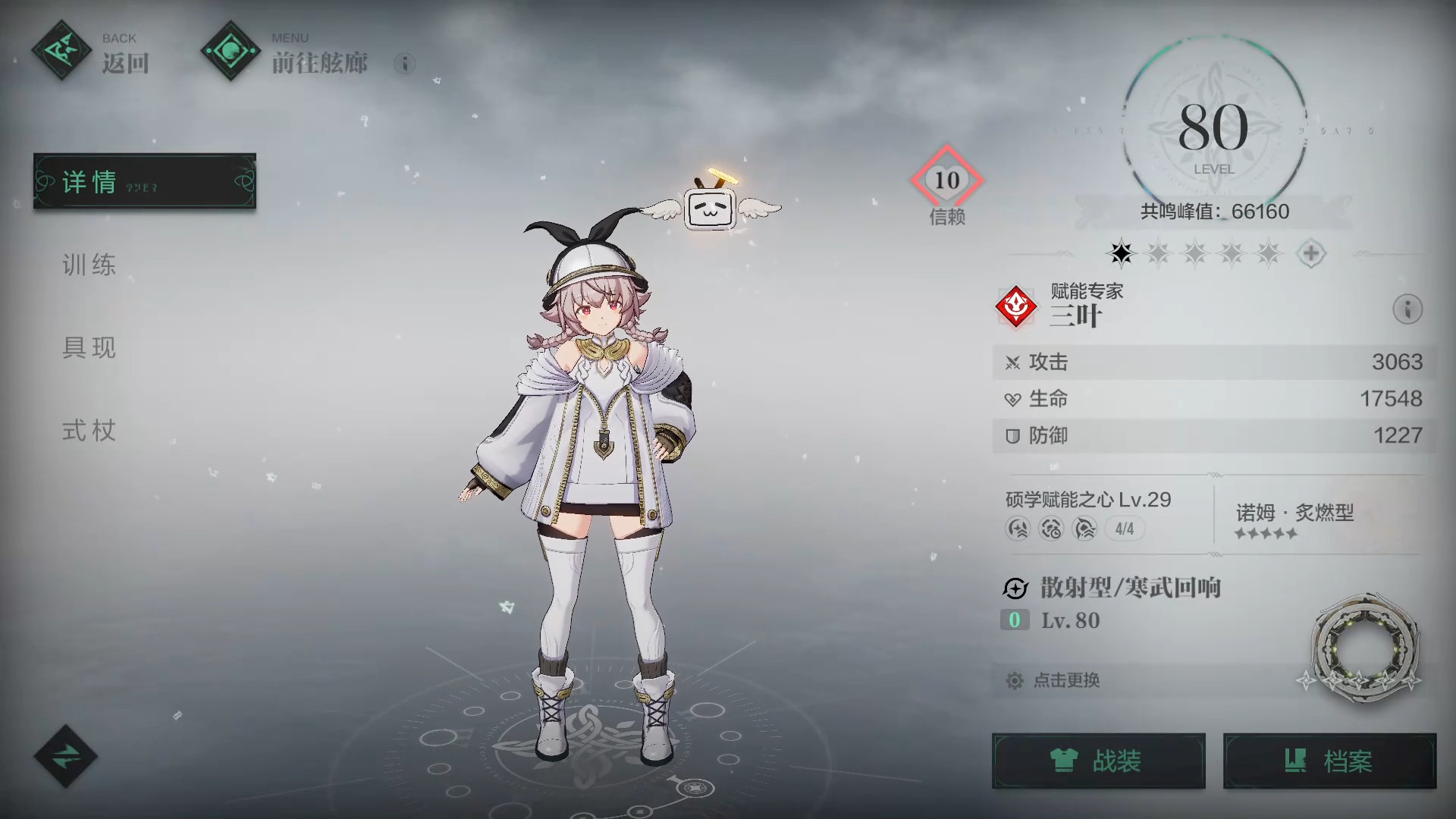The image size is (1456, 819).
Task: Select the 散射型/寒武回响 weapon entry
Action: click(x=1130, y=588)
